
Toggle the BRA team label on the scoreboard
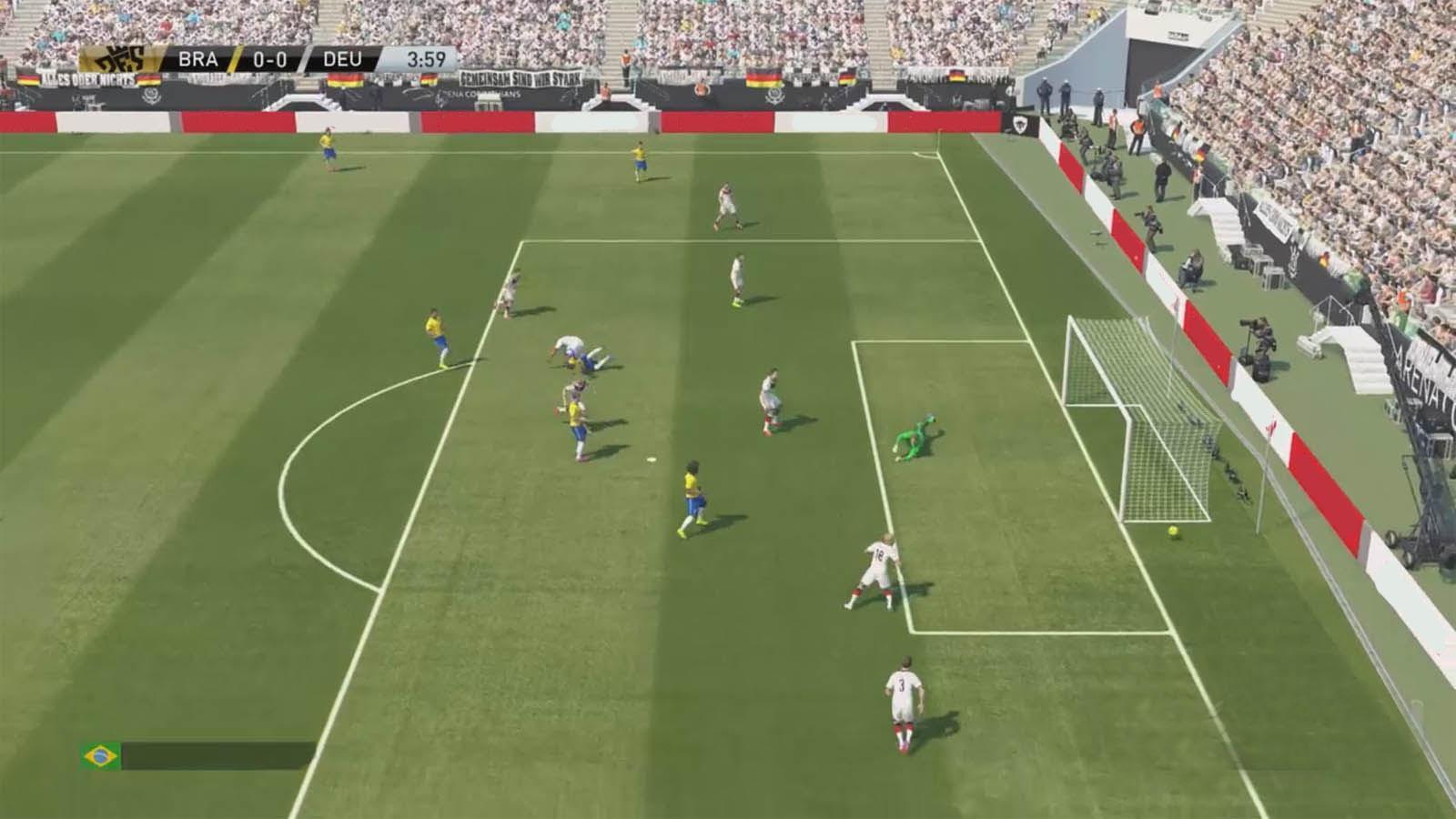pos(197,60)
